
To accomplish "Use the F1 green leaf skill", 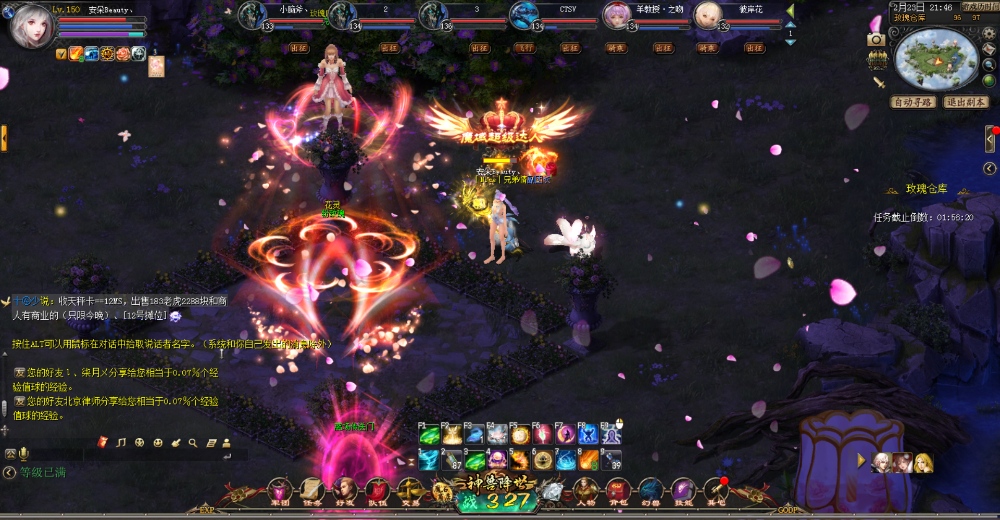I will point(429,435).
